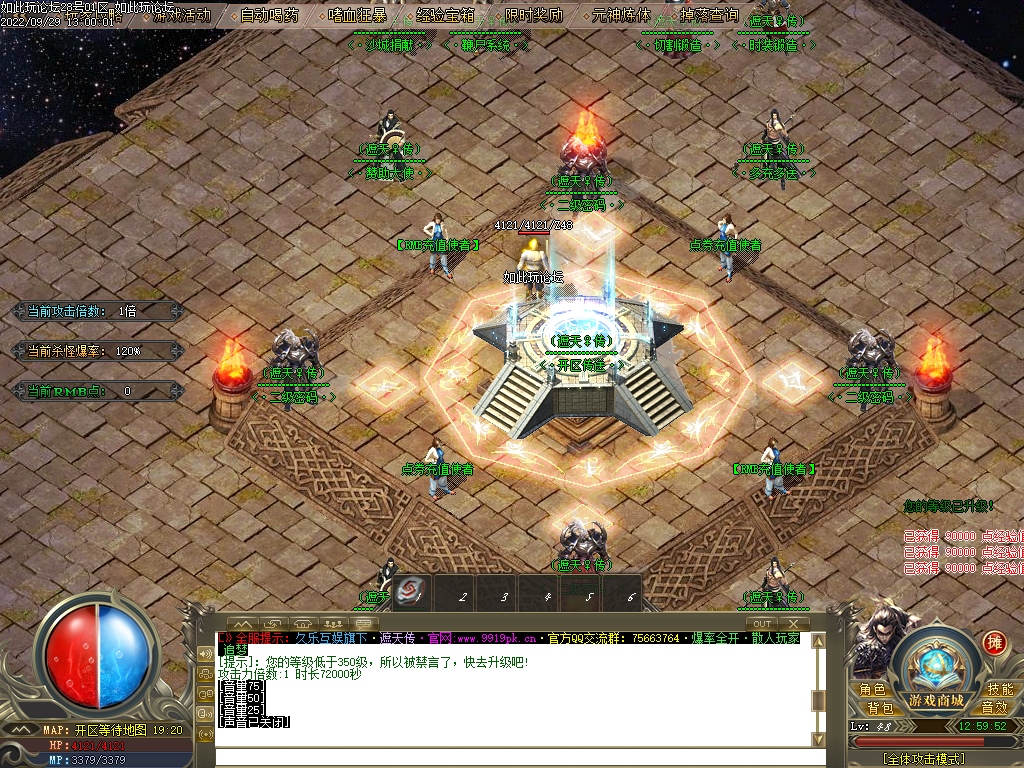Image resolution: width=1024 pixels, height=768 pixels.
Task: Open the 经验宝箱 experience chest menu
Action: [x=445, y=15]
